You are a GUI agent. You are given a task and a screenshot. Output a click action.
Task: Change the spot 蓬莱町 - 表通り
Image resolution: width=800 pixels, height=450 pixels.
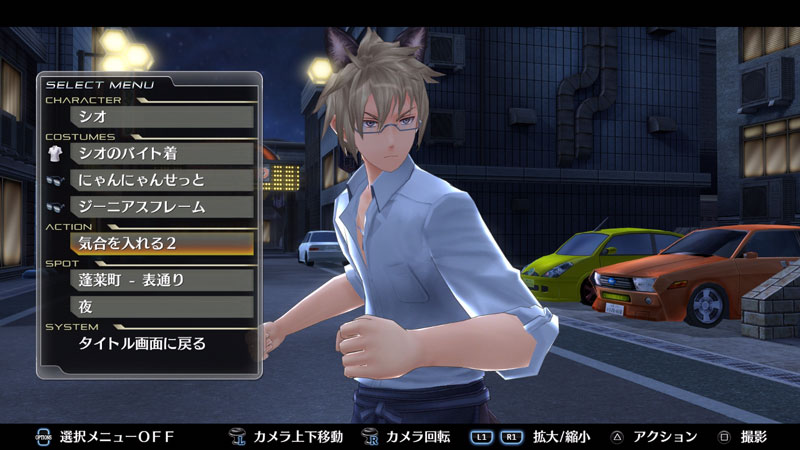pyautogui.click(x=160, y=279)
